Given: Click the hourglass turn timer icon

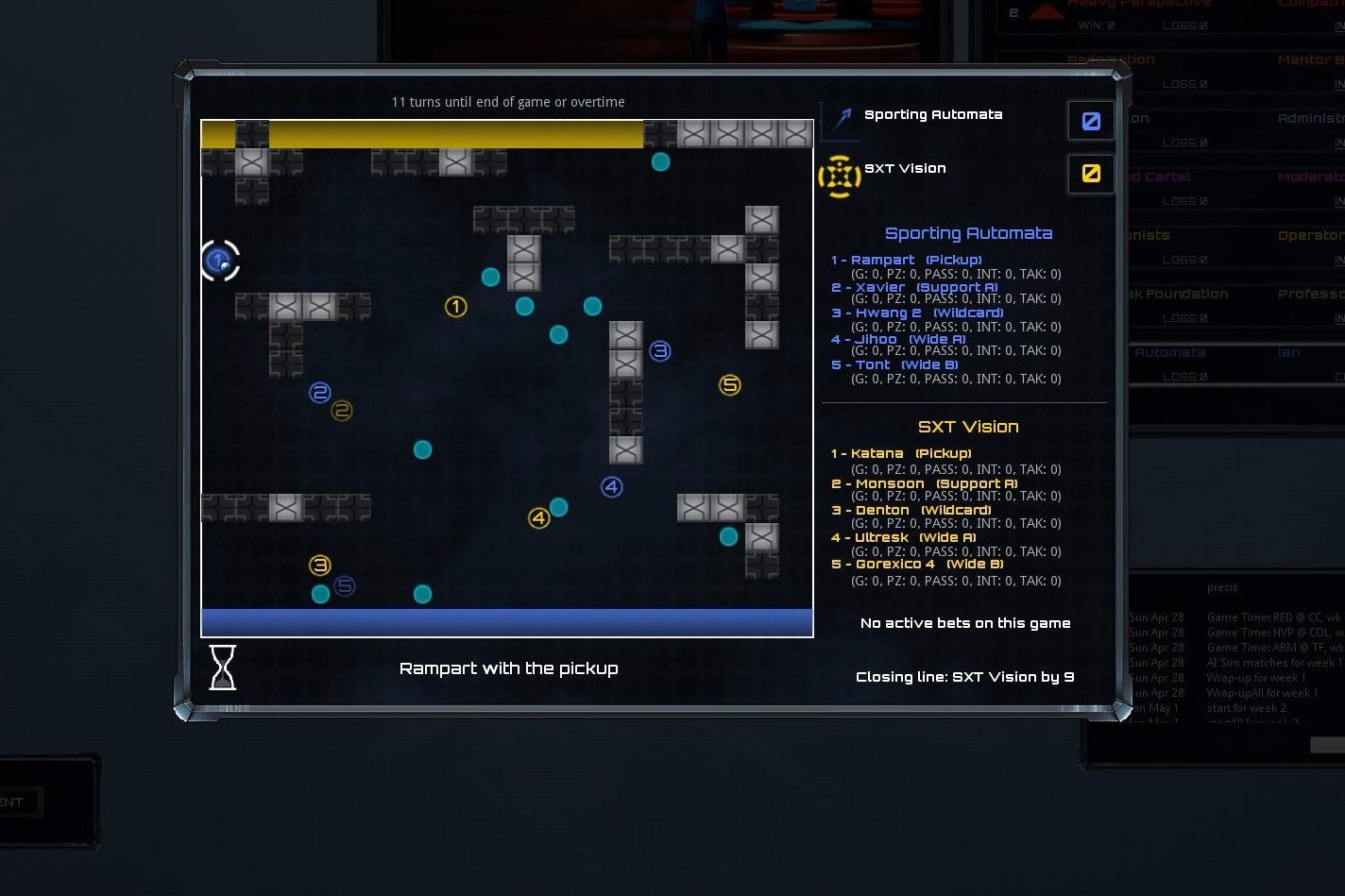Looking at the screenshot, I should pos(223,668).
